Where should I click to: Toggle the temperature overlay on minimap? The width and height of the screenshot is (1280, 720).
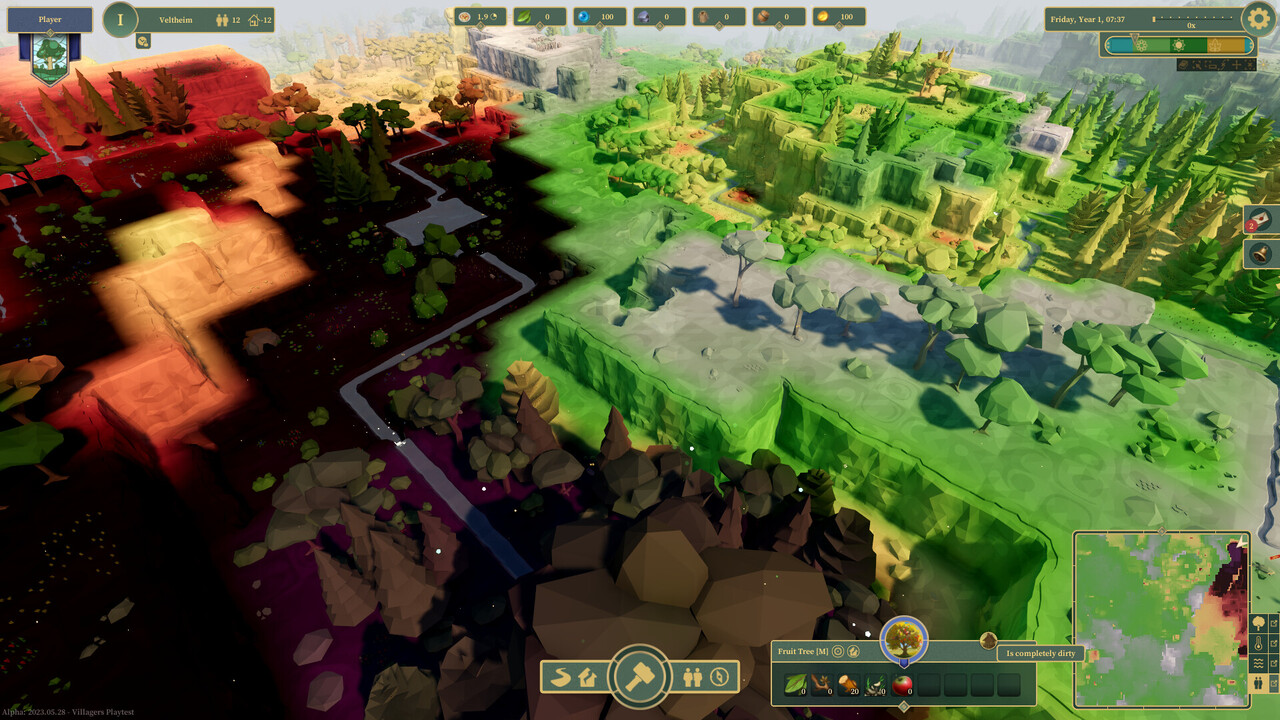[x=1257, y=643]
